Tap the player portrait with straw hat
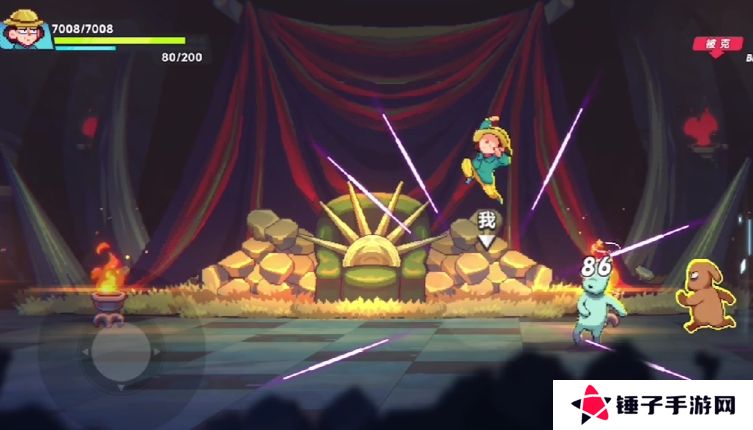 (x=27, y=27)
